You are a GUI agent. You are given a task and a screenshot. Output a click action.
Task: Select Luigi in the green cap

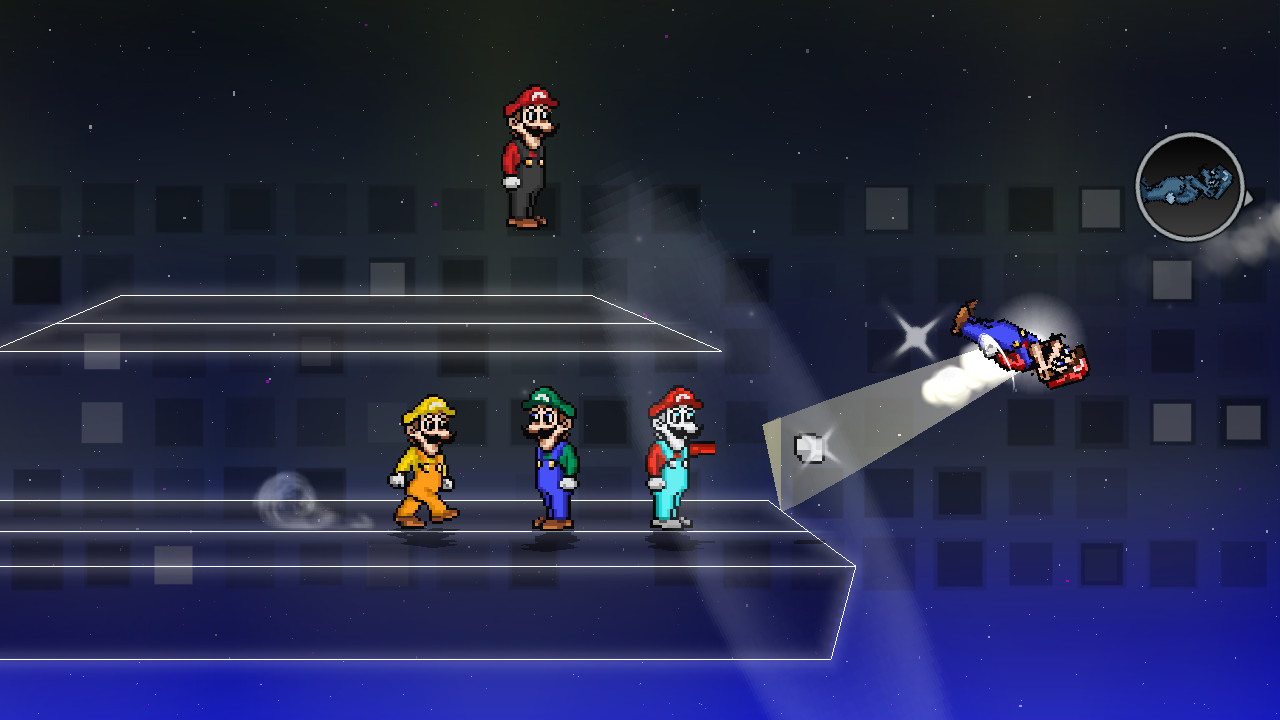(548, 455)
